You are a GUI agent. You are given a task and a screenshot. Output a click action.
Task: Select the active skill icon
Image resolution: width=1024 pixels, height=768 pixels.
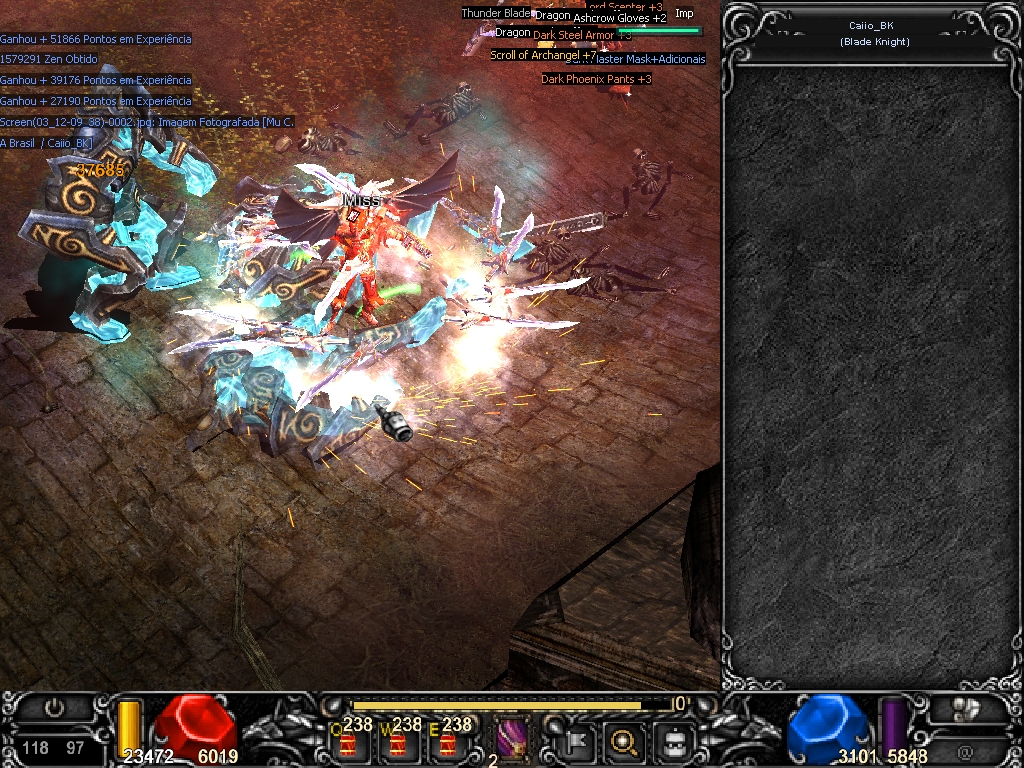[513, 739]
